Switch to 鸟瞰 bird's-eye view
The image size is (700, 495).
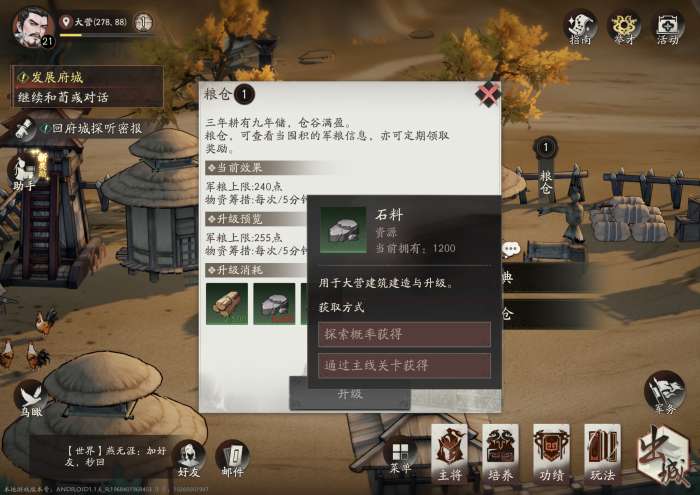(28, 396)
